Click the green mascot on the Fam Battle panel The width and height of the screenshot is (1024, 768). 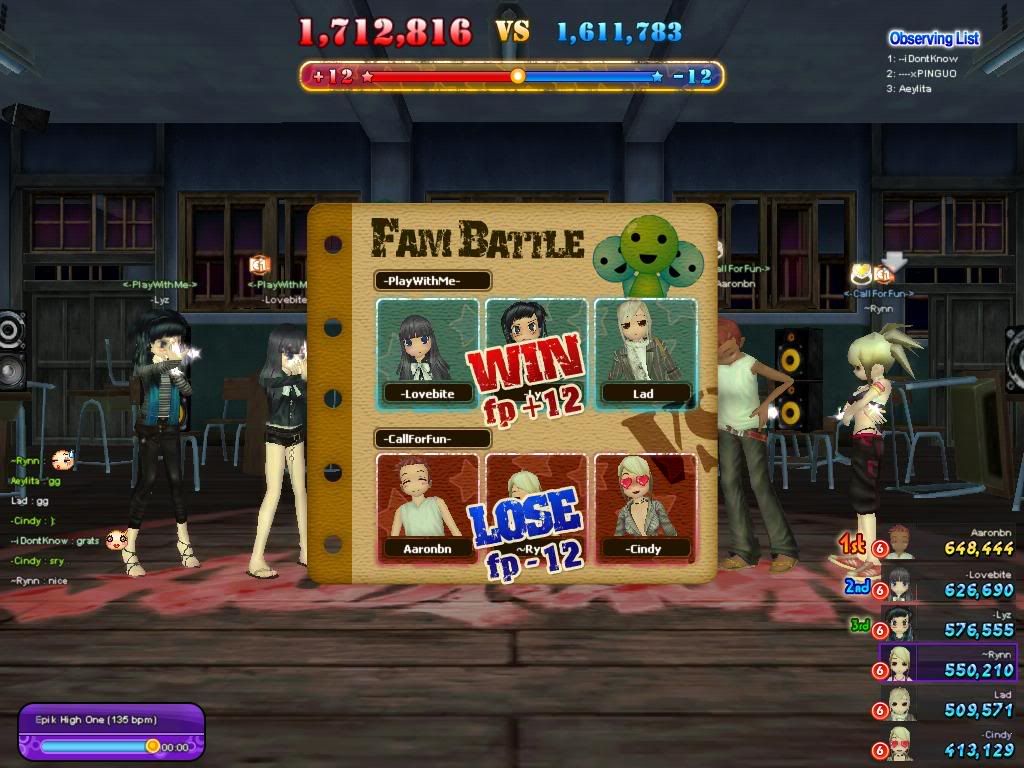point(645,254)
